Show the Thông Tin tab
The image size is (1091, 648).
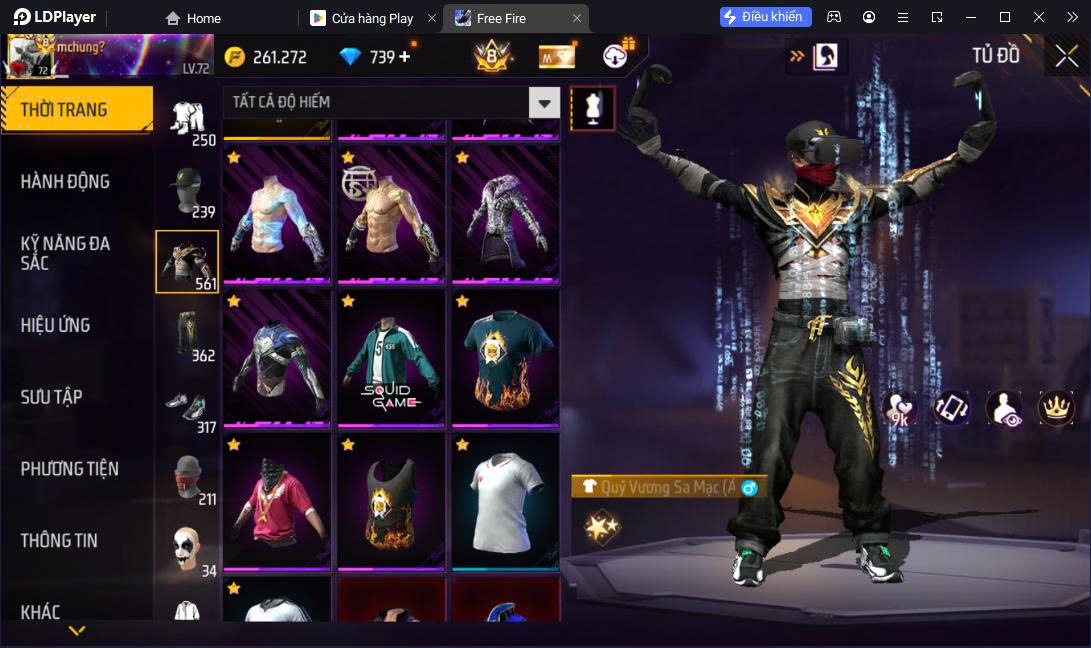coord(59,540)
